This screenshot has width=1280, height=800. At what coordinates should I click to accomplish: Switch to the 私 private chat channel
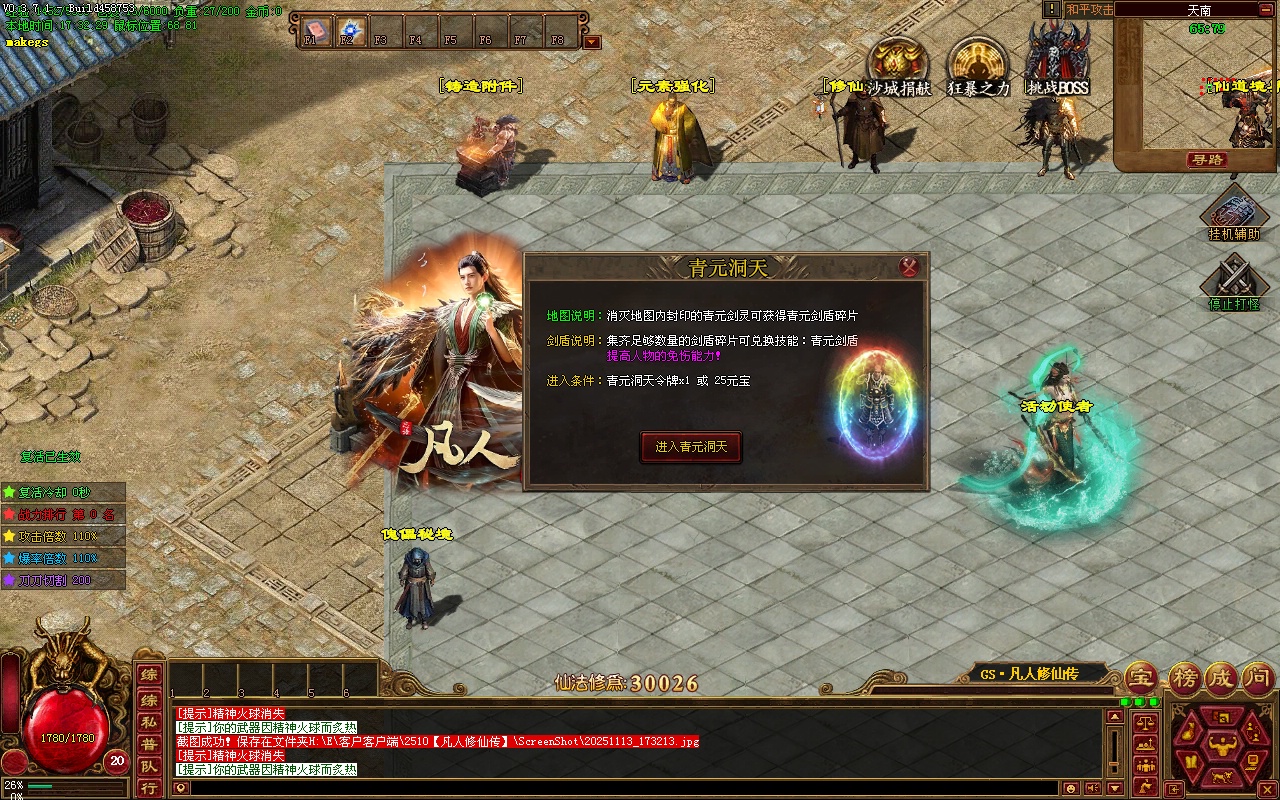click(148, 722)
